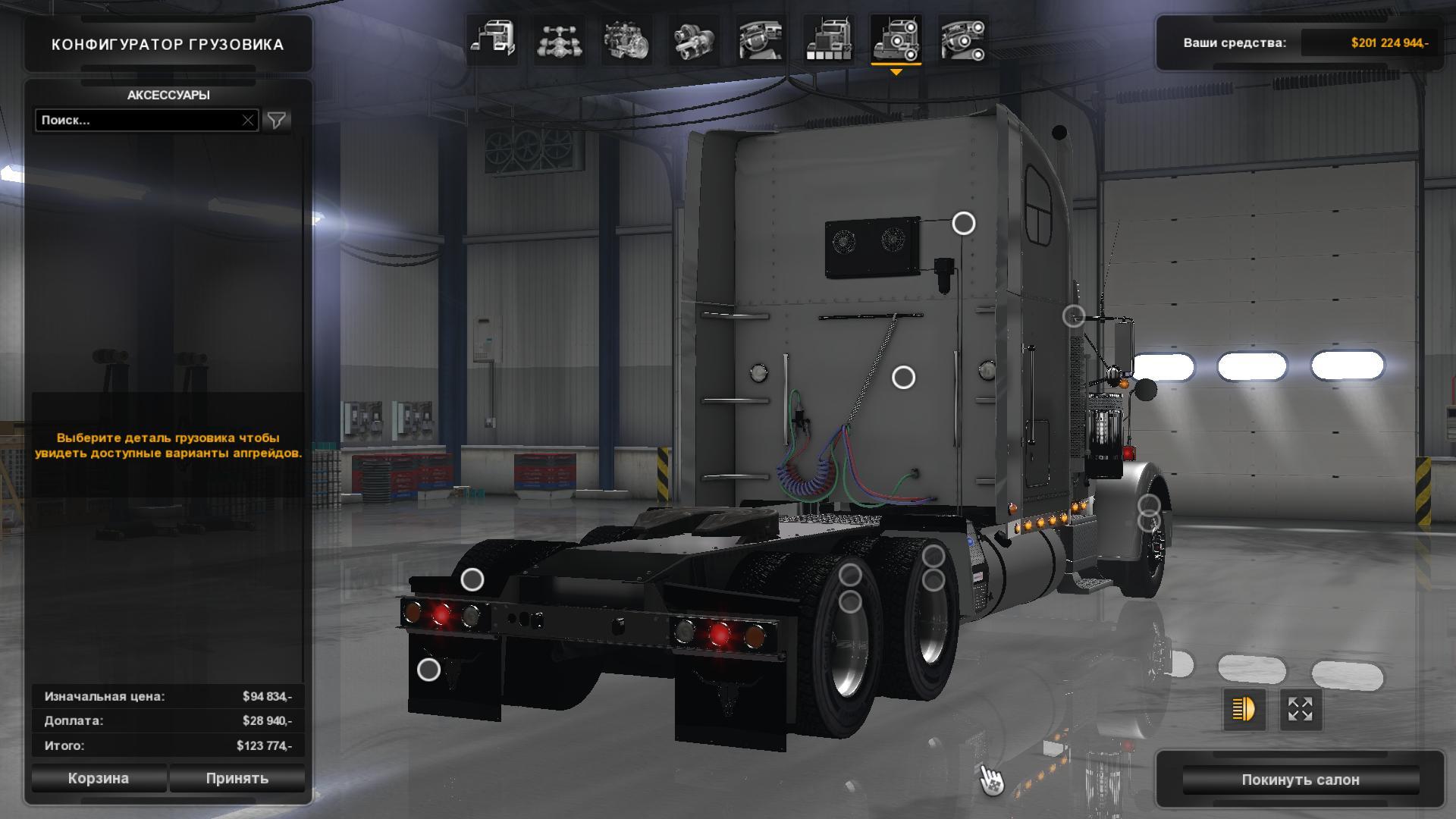Pick the upgrade node at the cabin back wall centre
Screen dimensions: 1456x819
click(x=903, y=377)
